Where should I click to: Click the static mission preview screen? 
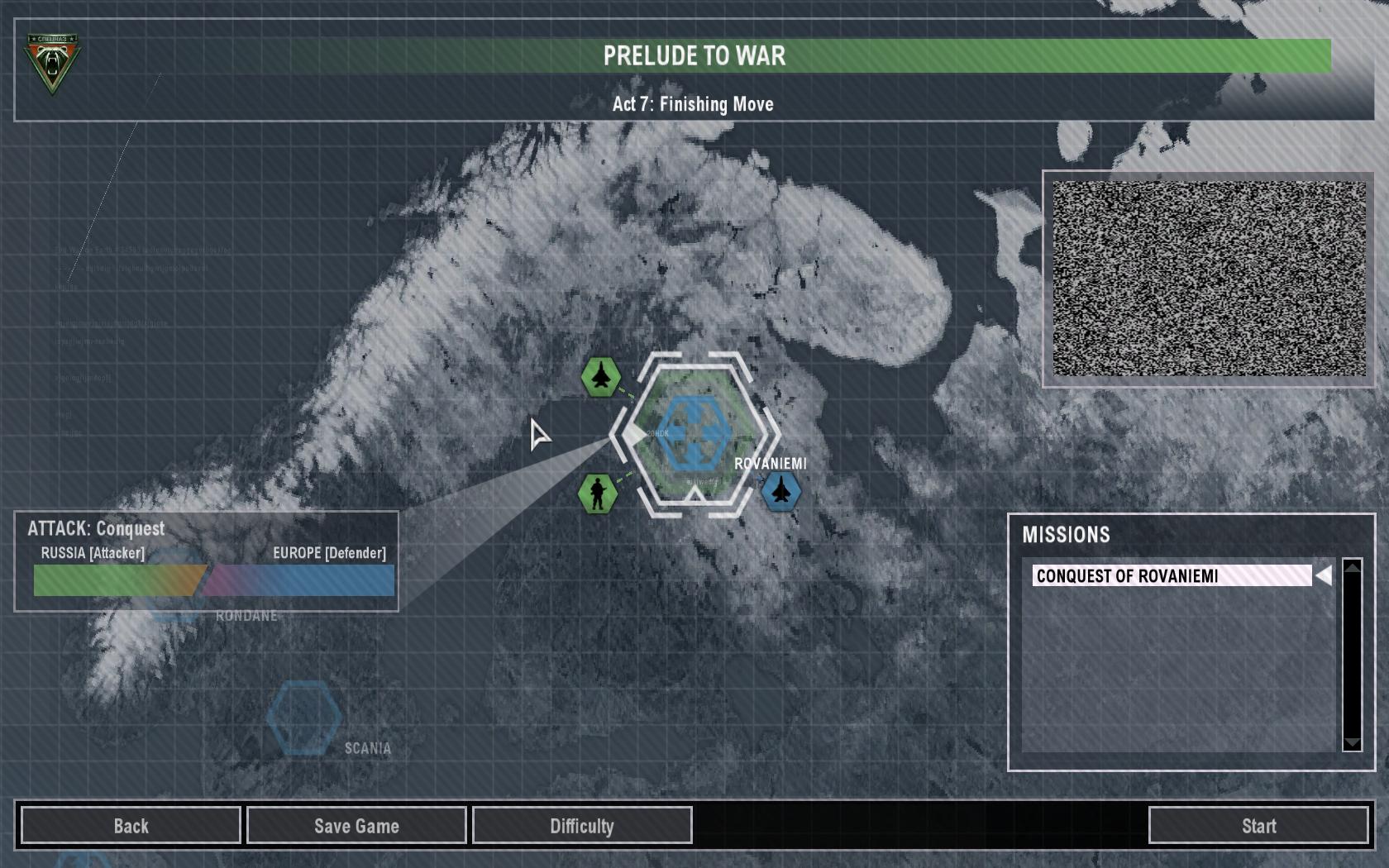click(x=1209, y=279)
